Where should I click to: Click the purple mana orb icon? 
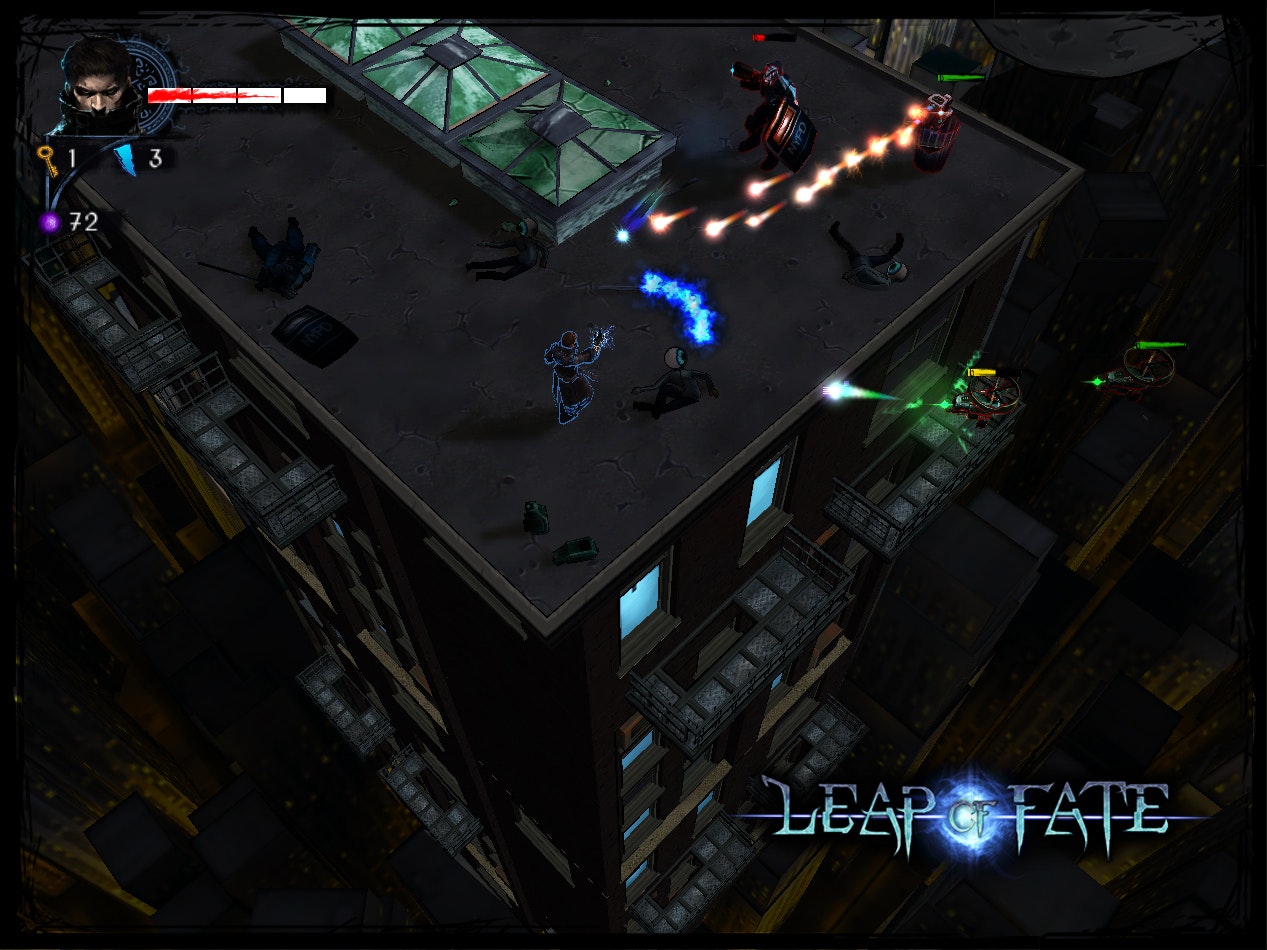pos(49,222)
